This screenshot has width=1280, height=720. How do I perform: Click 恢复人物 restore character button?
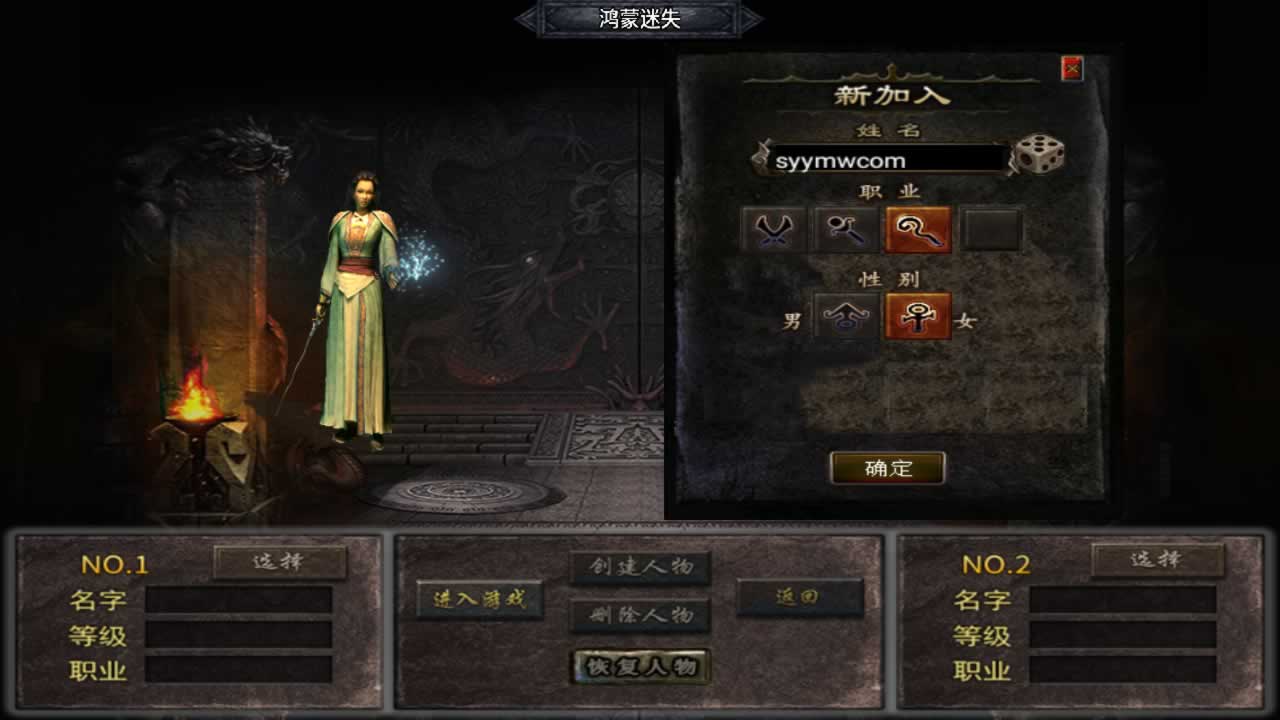coord(641,666)
